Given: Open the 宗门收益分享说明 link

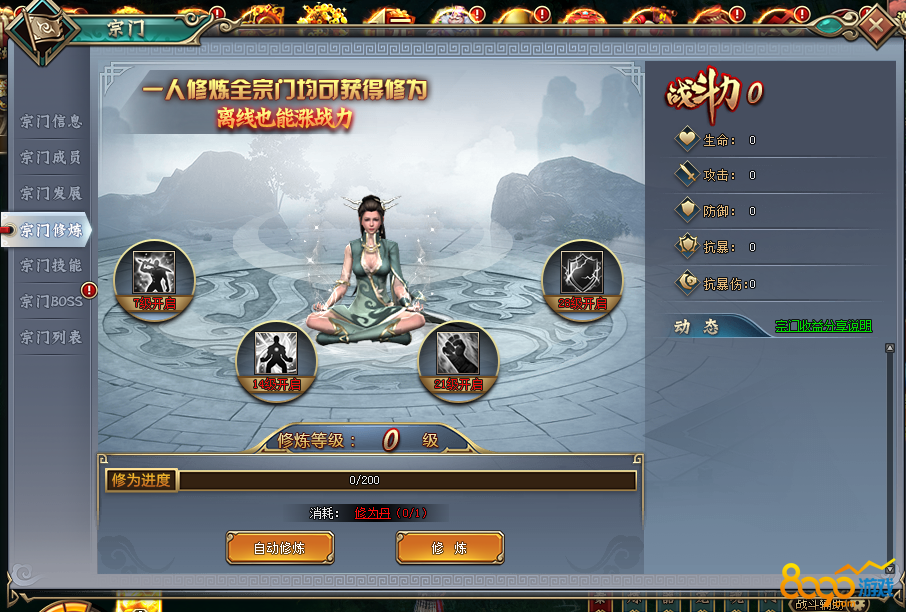Looking at the screenshot, I should [x=823, y=326].
